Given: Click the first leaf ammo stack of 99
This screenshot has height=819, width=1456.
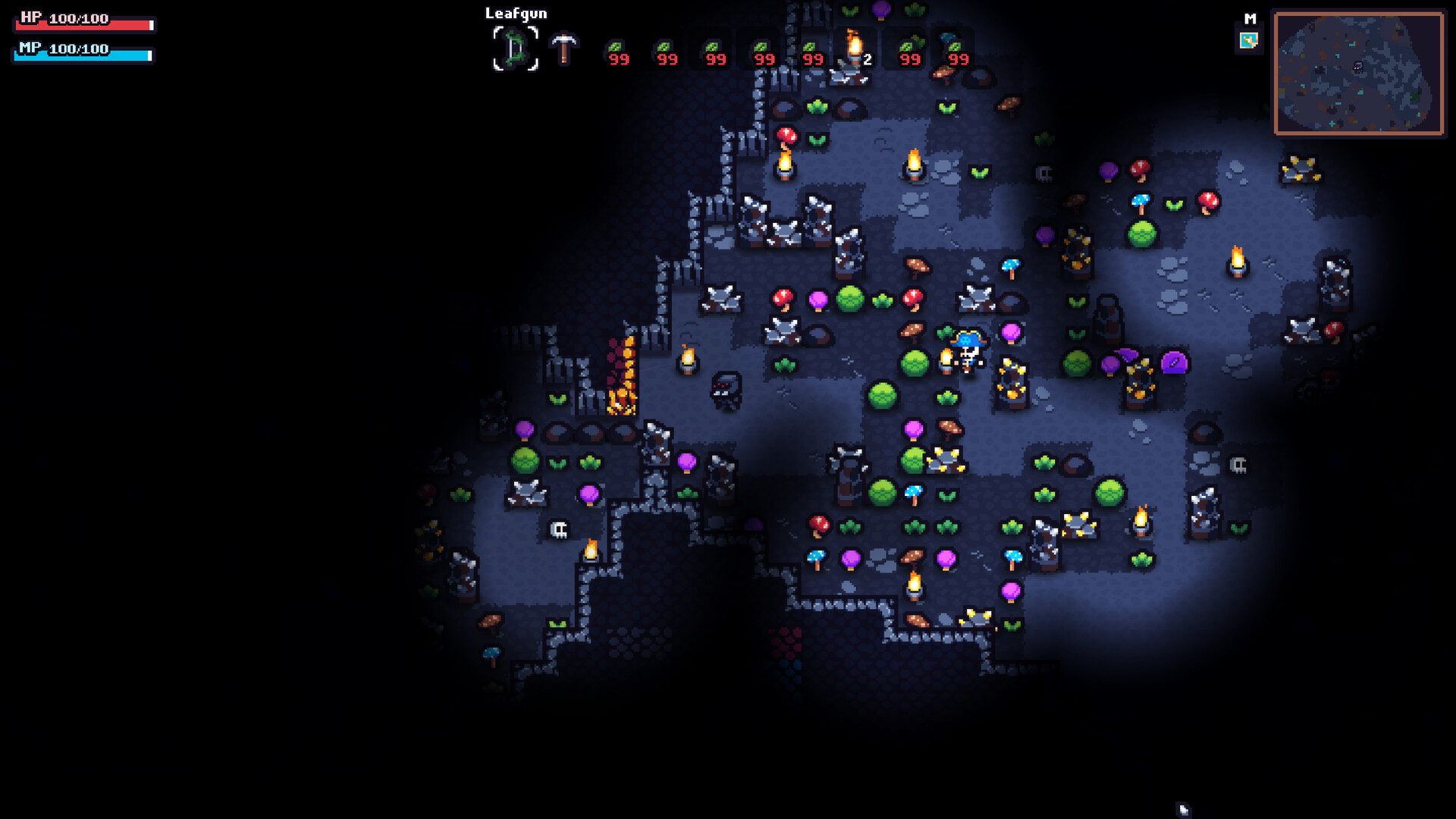Looking at the screenshot, I should coord(616,47).
